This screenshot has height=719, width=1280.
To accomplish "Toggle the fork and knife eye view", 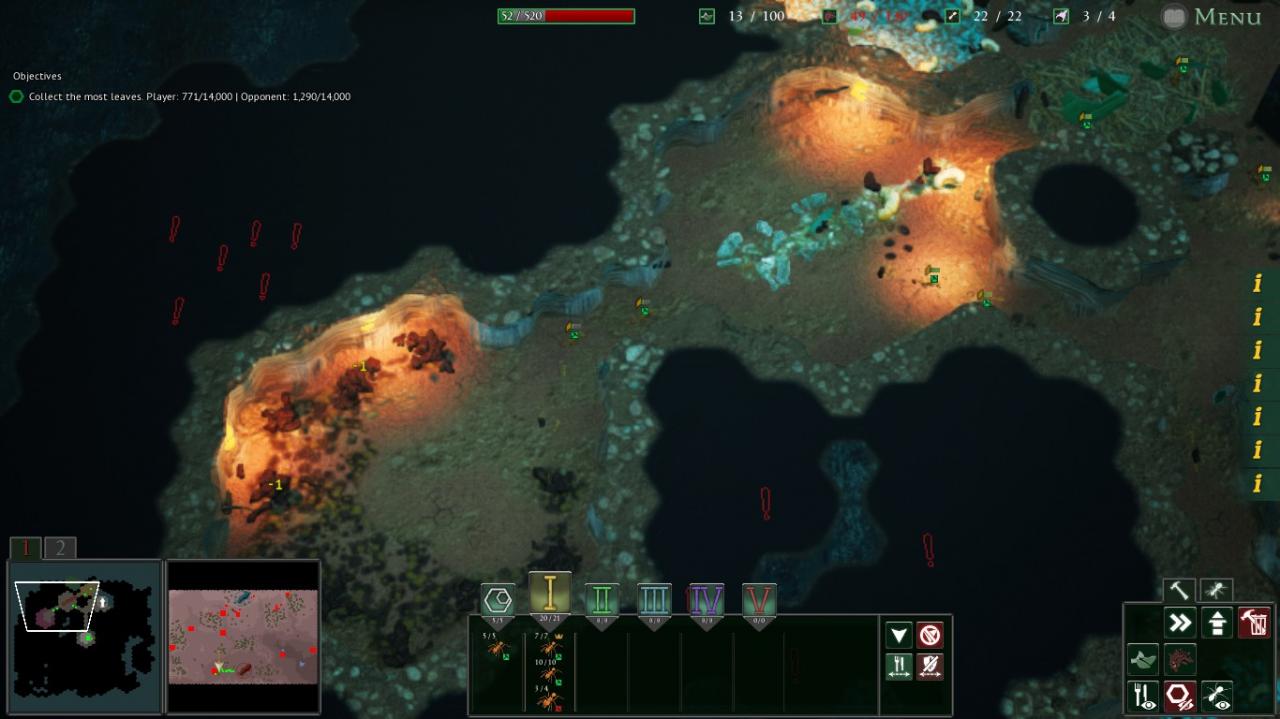I will [1143, 696].
